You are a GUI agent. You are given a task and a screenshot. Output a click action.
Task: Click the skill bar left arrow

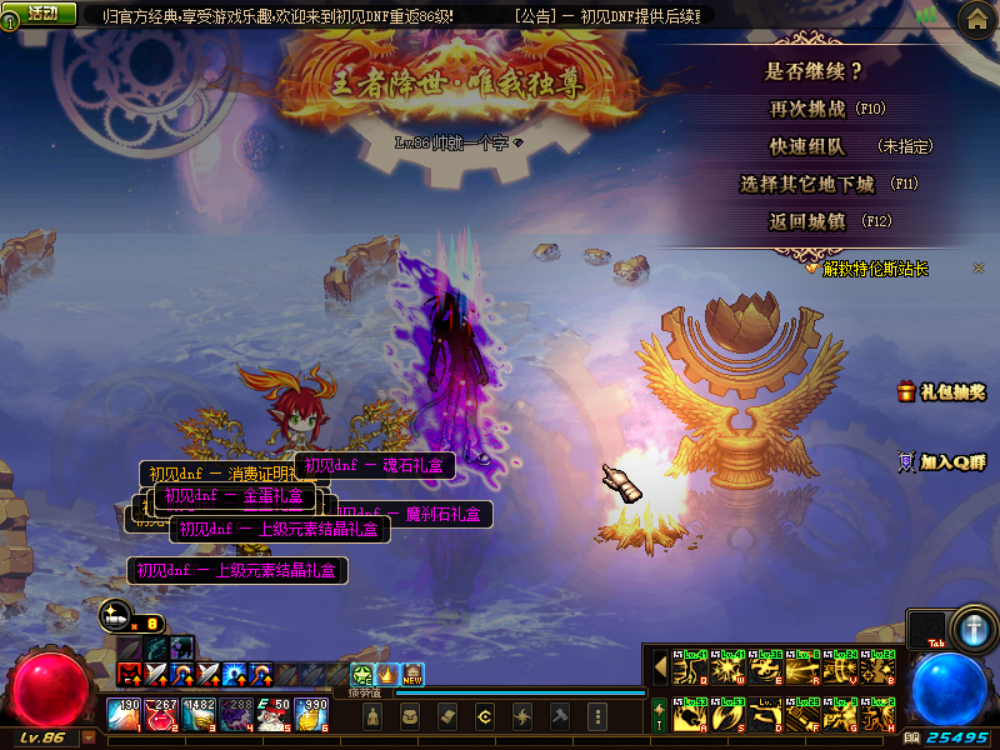660,667
